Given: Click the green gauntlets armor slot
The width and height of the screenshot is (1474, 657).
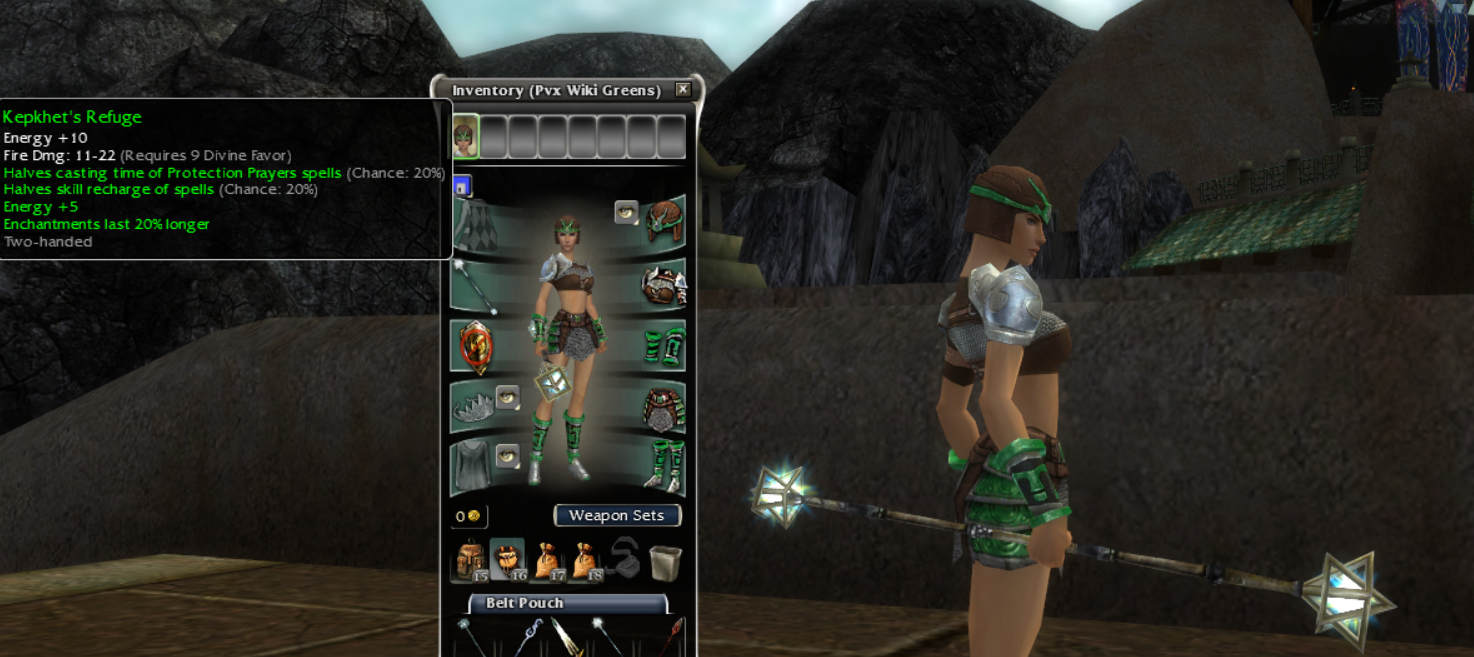Looking at the screenshot, I should [664, 346].
